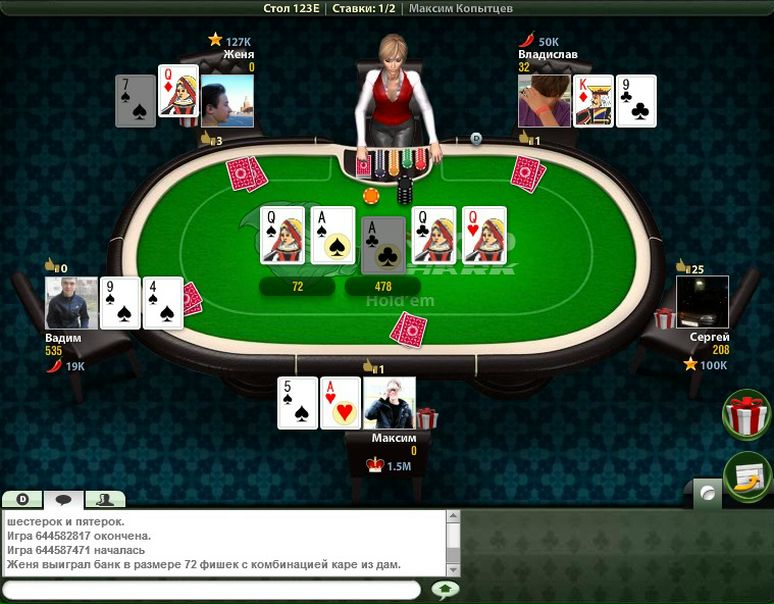
Task: Open Владислав's player avatar
Action: tap(544, 101)
